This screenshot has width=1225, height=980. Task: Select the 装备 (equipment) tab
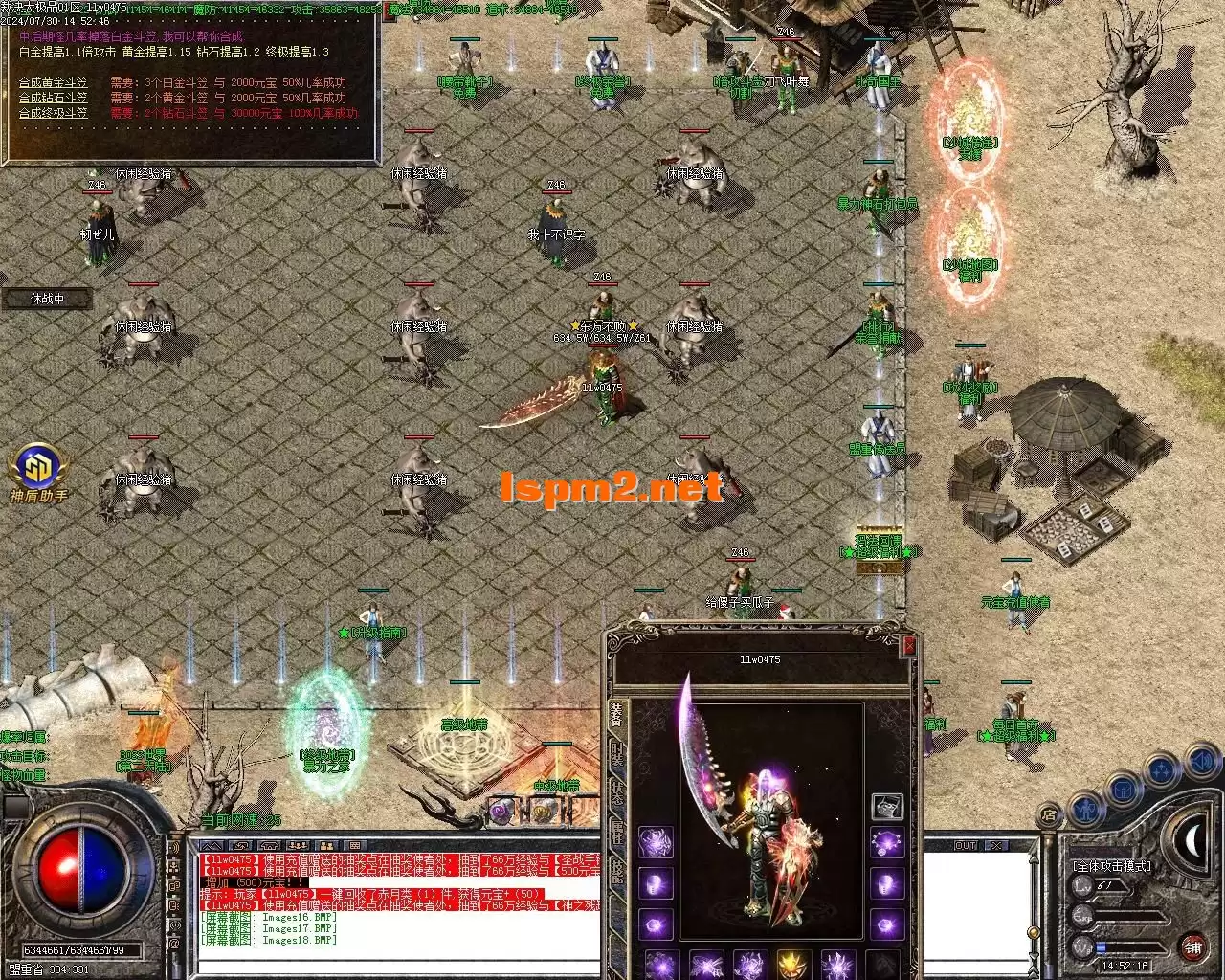pyautogui.click(x=616, y=713)
